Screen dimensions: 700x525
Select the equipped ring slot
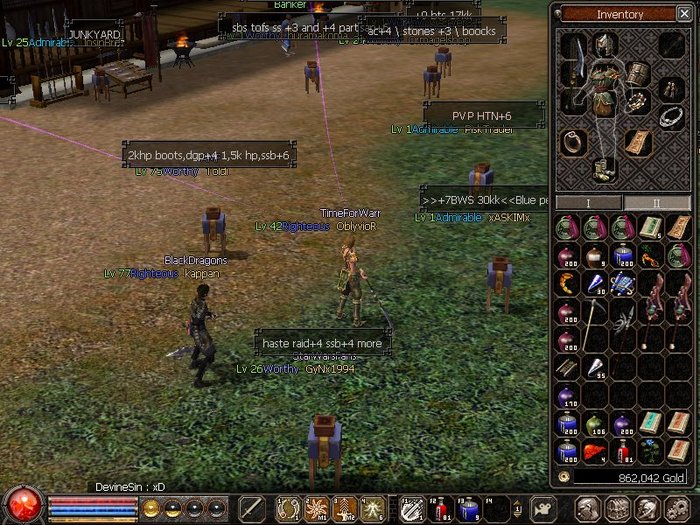(572, 141)
